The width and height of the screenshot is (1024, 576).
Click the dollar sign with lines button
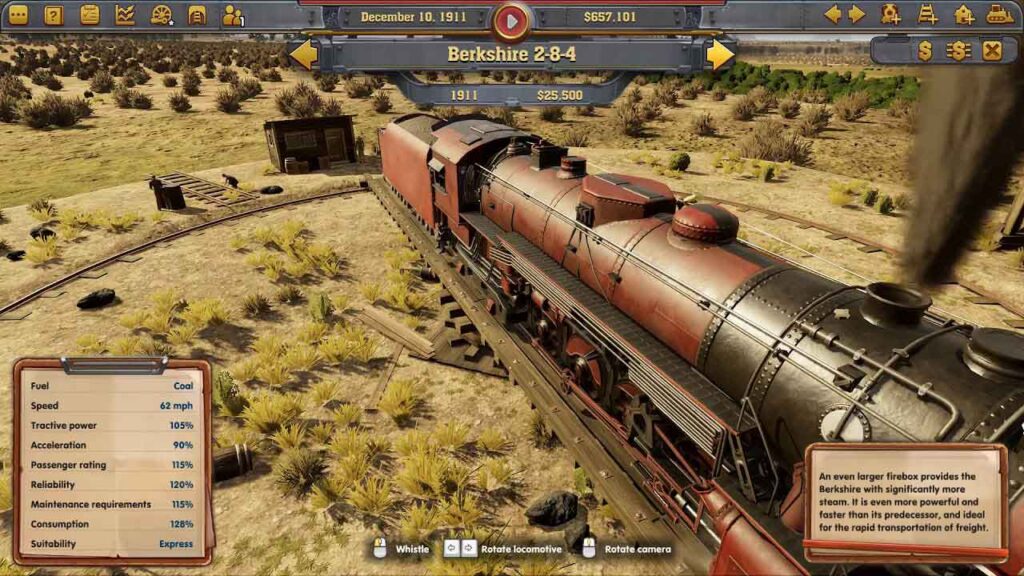point(958,51)
